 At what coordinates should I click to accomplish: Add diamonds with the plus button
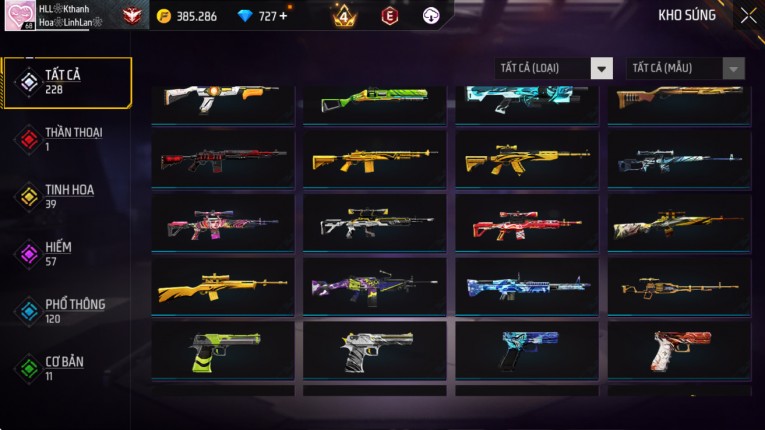(x=283, y=16)
